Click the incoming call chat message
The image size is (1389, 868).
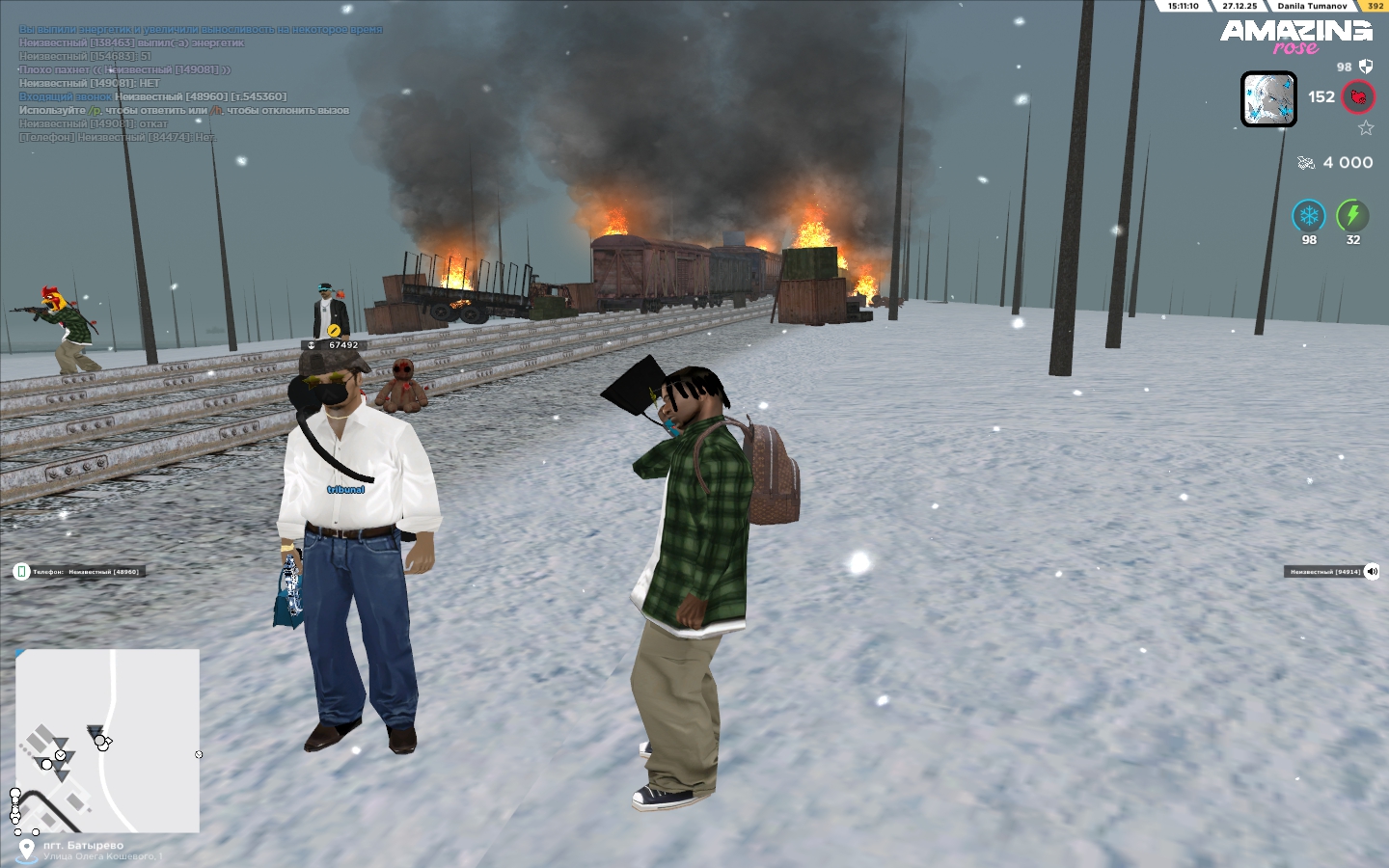152,96
